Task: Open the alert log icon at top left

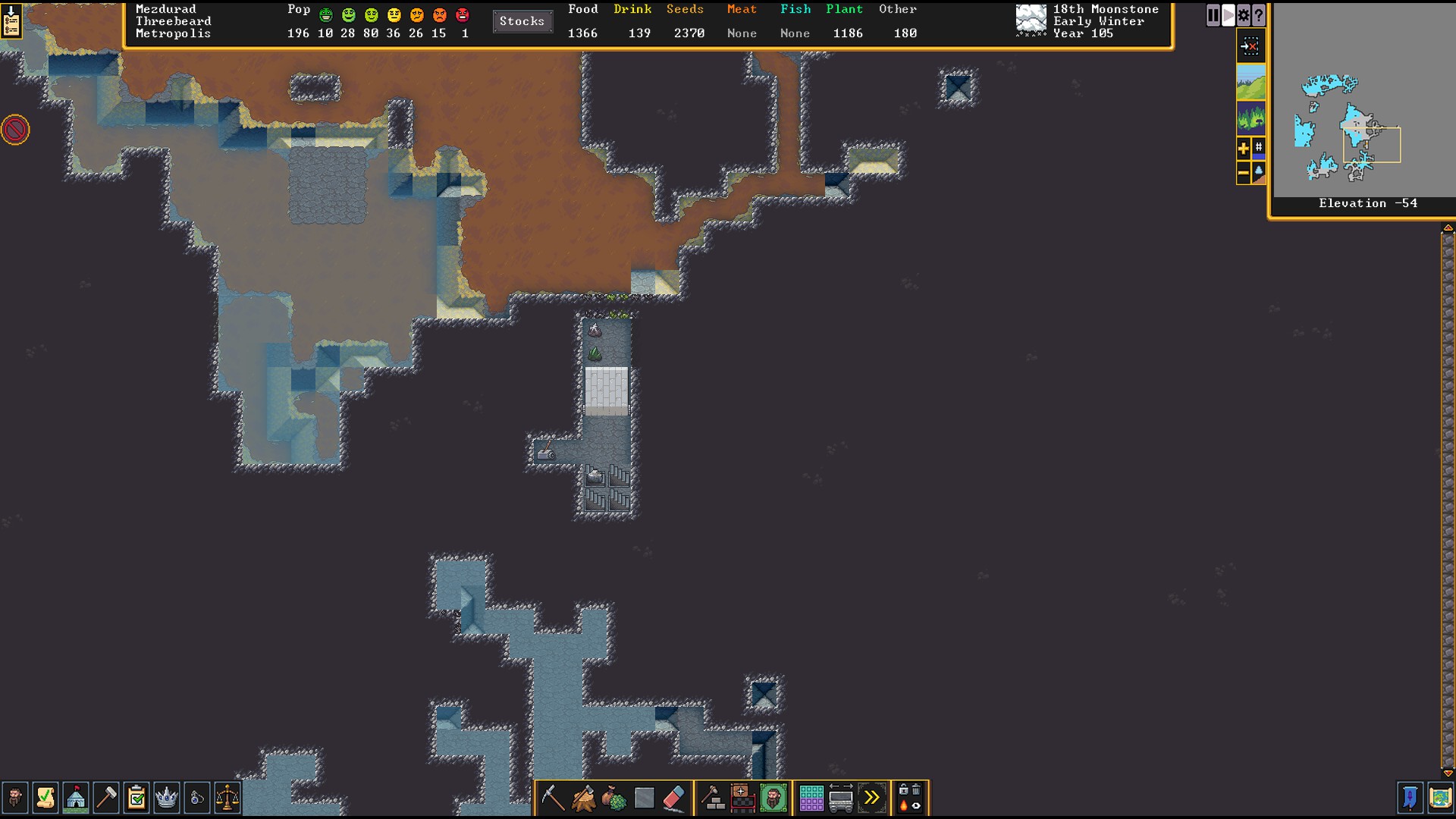Action: pos(11,20)
